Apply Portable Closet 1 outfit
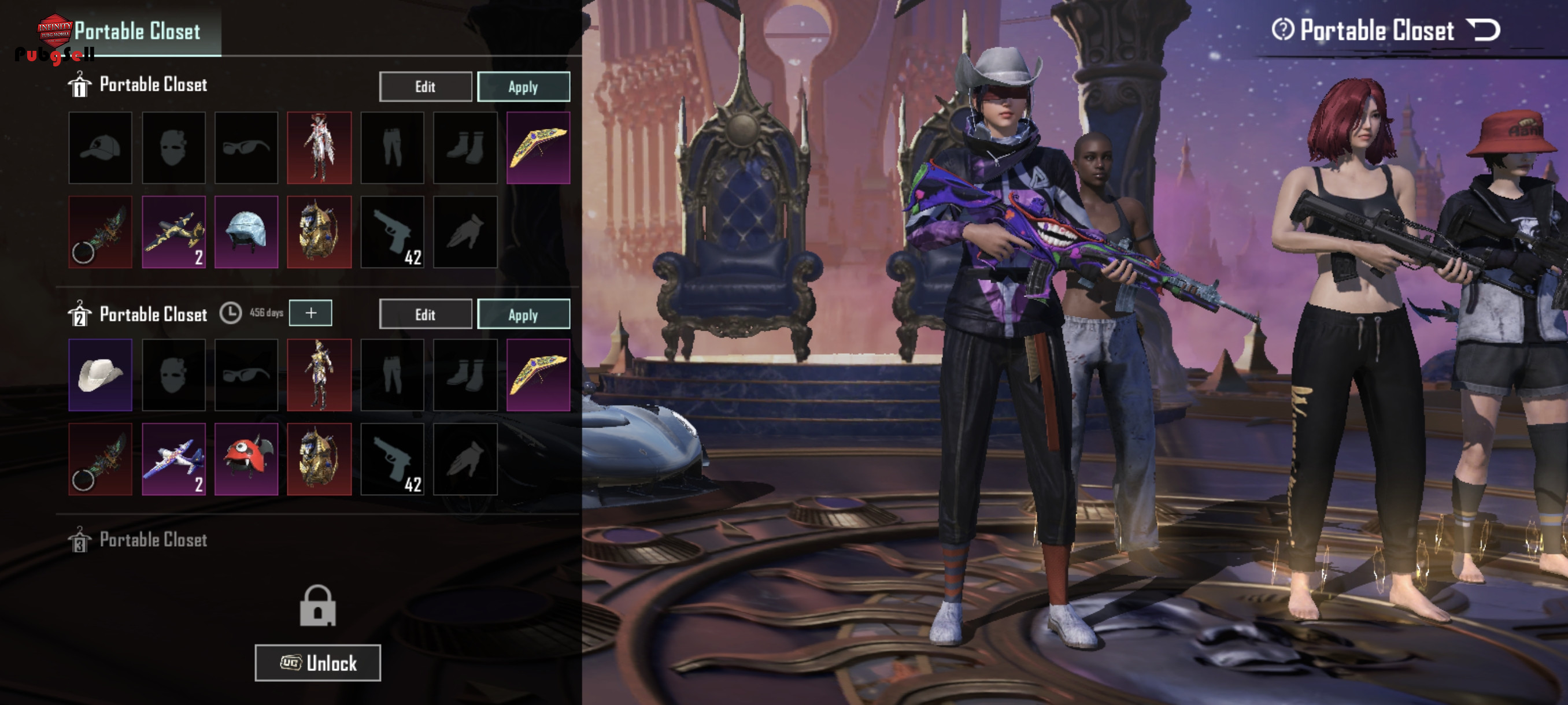This screenshot has width=1568, height=705. click(x=523, y=86)
